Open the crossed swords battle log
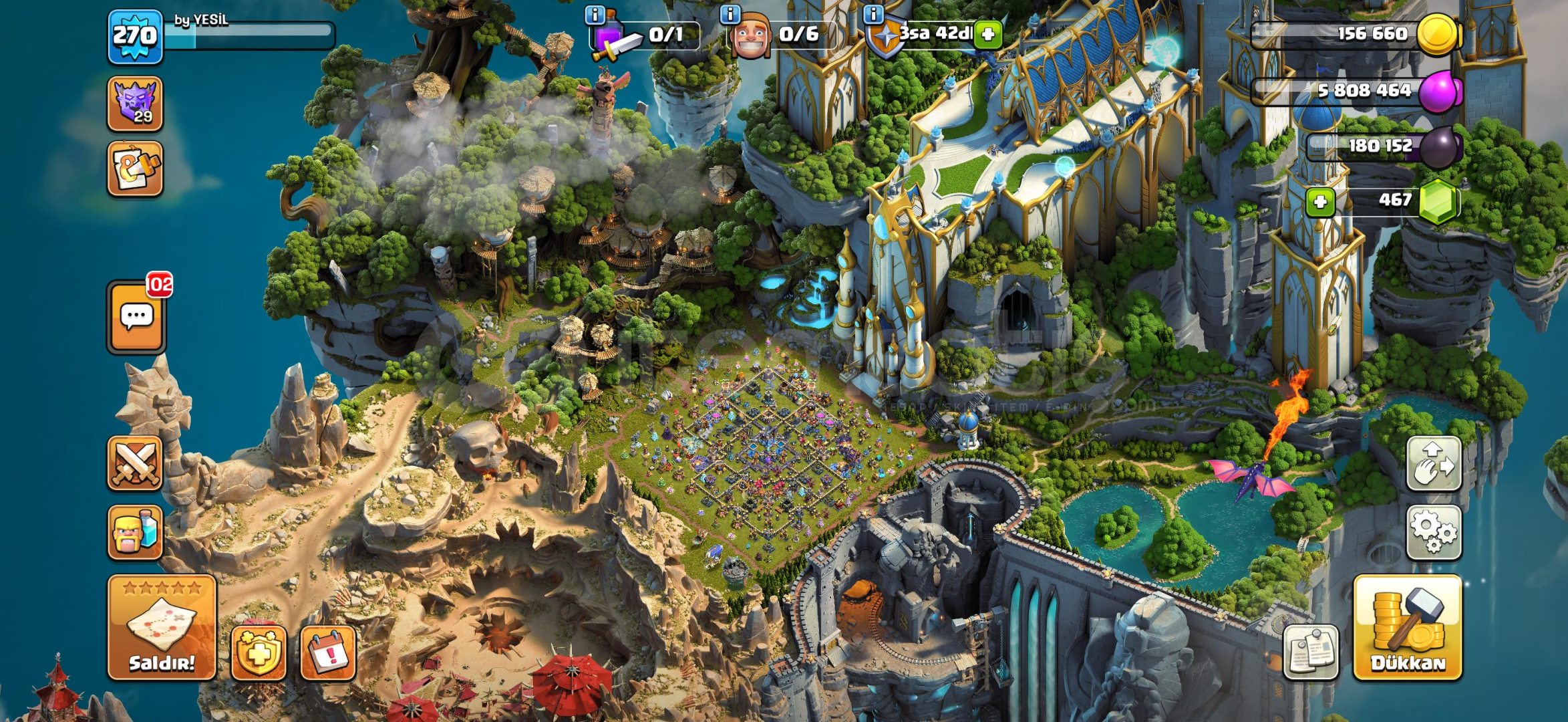 click(135, 463)
